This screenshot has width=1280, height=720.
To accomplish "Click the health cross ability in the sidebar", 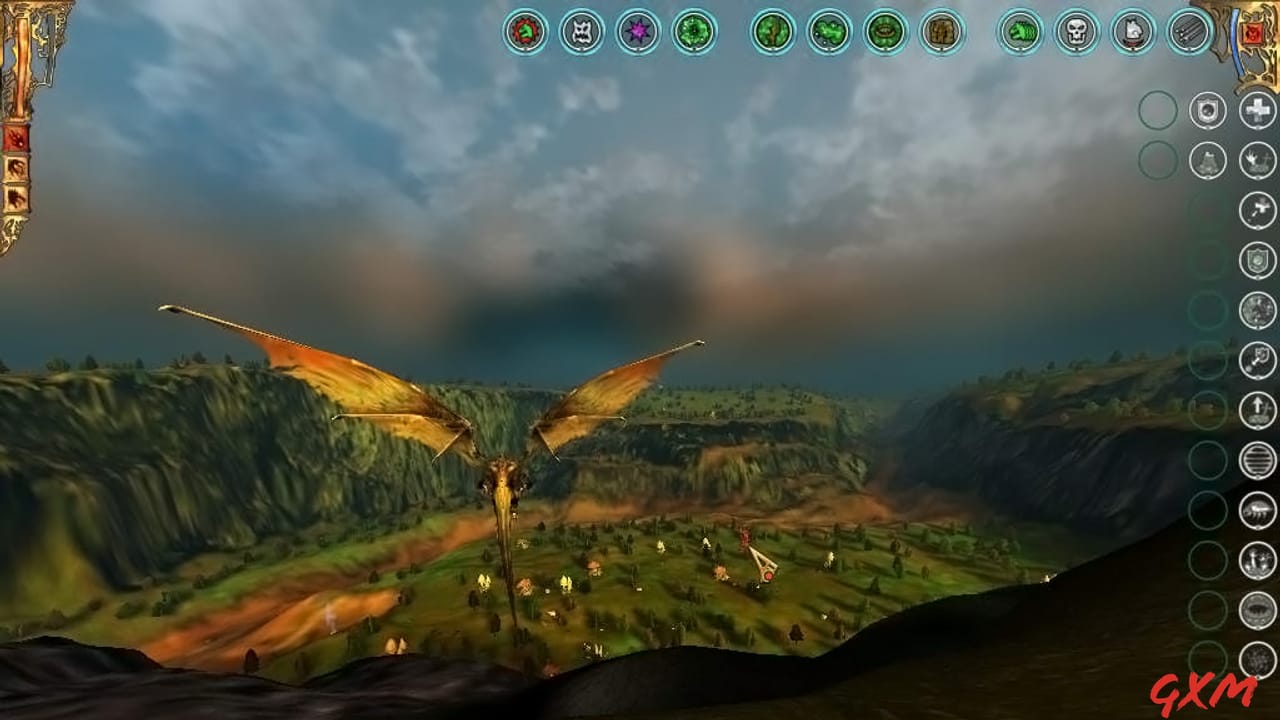I will coord(1256,110).
